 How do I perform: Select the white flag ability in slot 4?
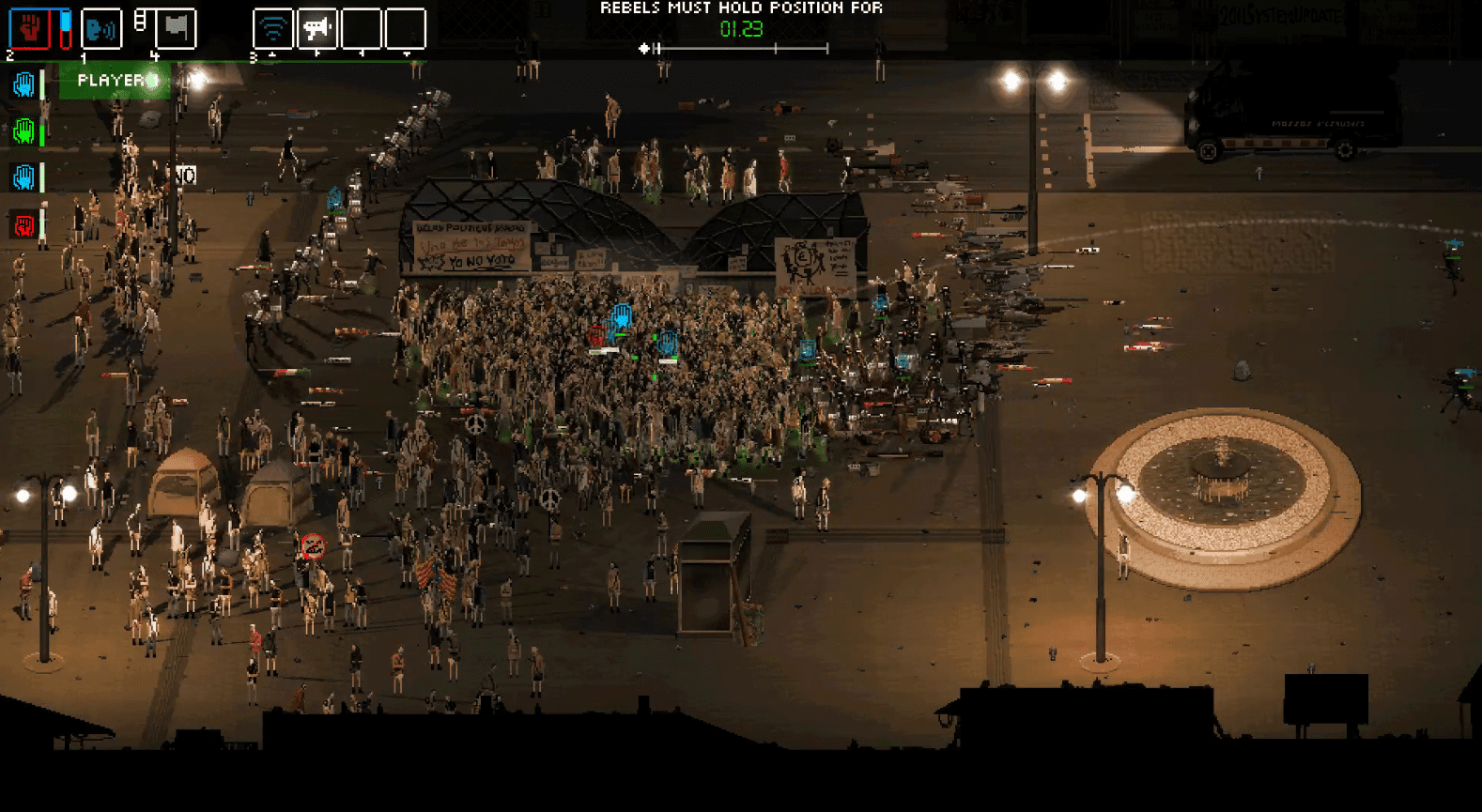point(175,28)
